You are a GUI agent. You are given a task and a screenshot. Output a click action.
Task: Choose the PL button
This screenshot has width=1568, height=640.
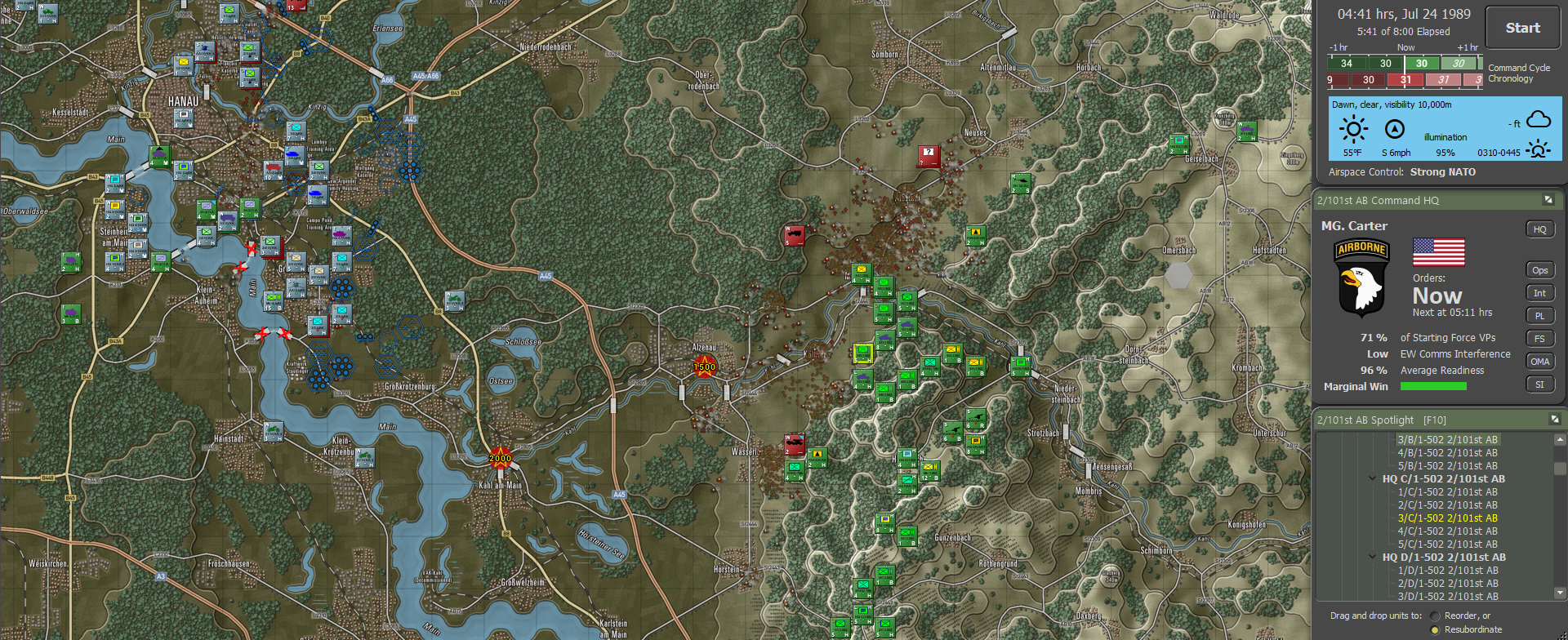point(1539,316)
